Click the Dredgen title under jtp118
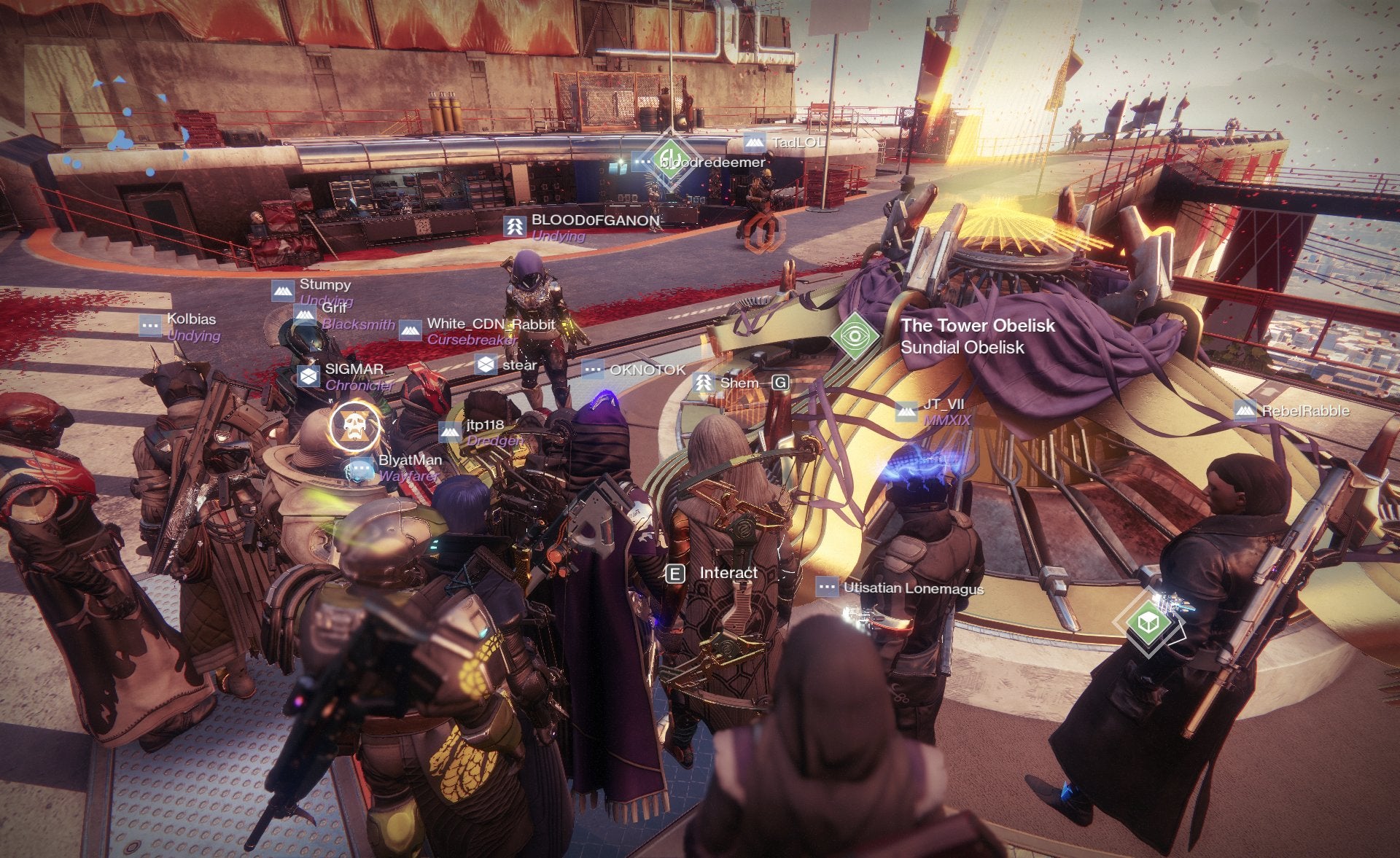 (x=496, y=440)
